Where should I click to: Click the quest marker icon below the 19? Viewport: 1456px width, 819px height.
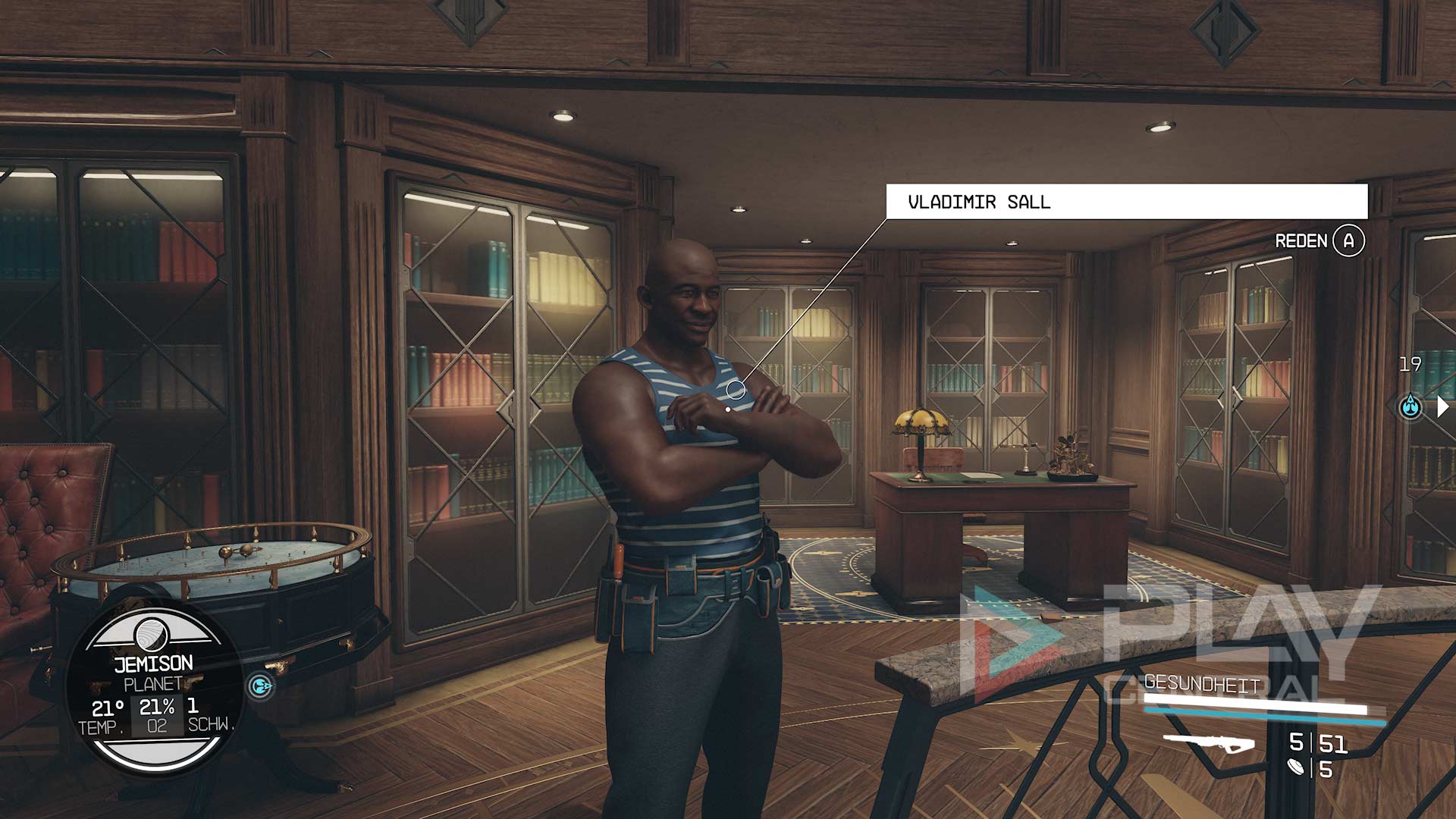tap(1410, 406)
